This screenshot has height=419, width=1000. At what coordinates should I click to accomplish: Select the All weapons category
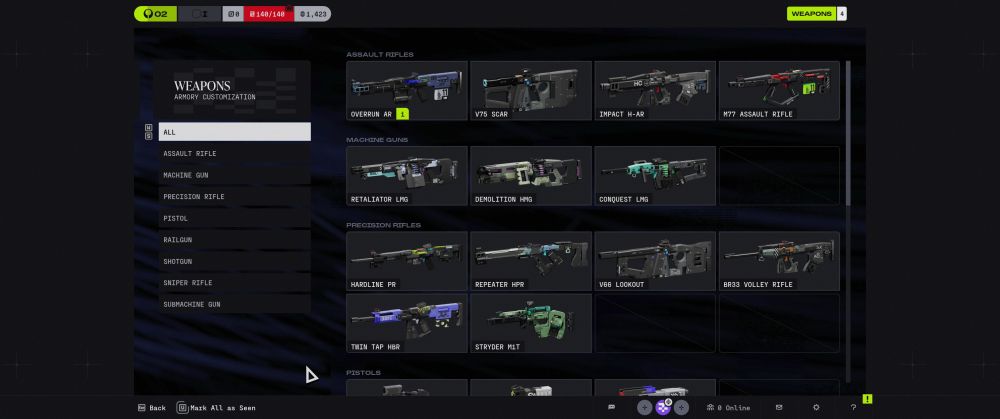(234, 132)
